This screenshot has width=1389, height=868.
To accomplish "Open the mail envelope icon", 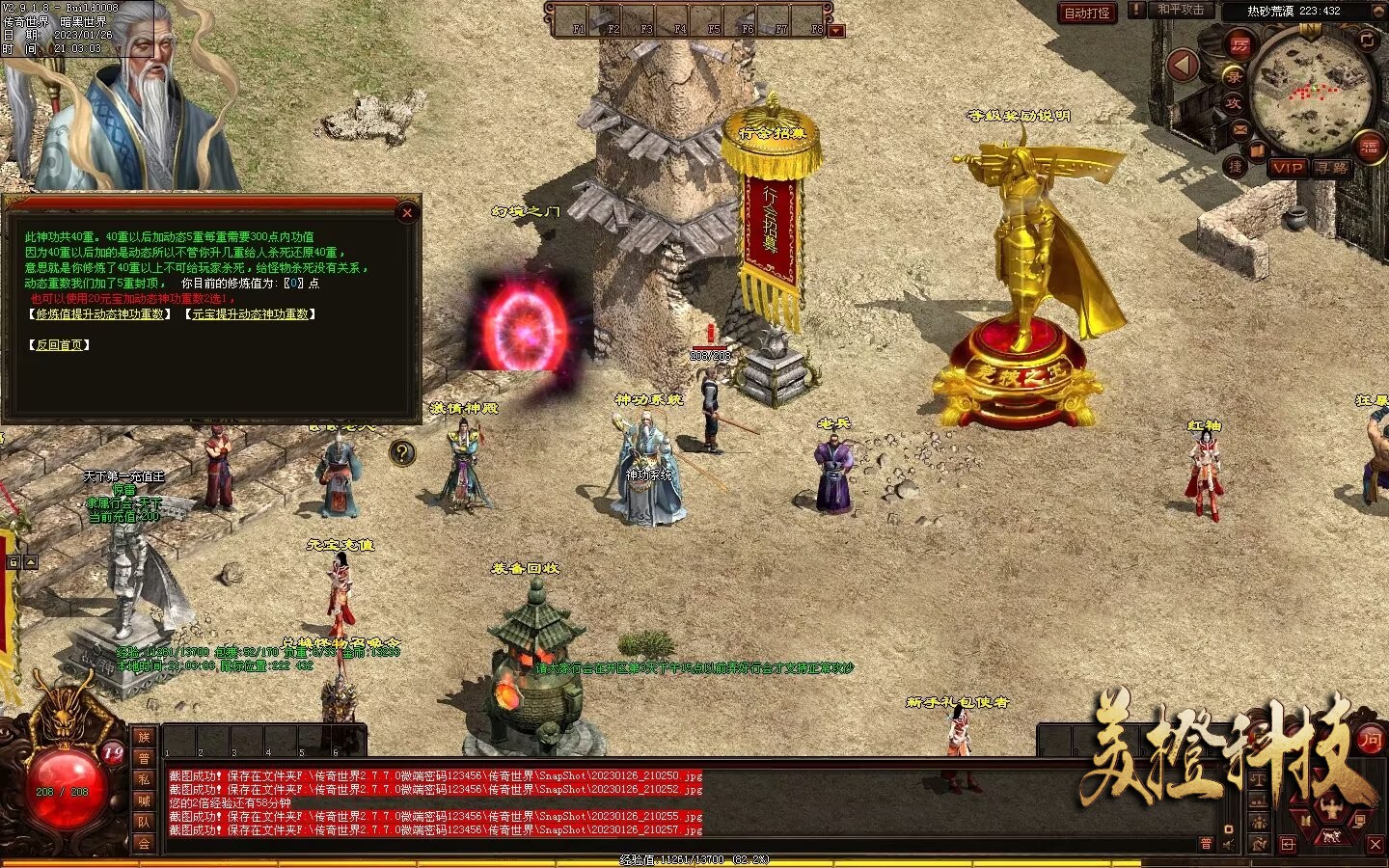I will click(1240, 127).
